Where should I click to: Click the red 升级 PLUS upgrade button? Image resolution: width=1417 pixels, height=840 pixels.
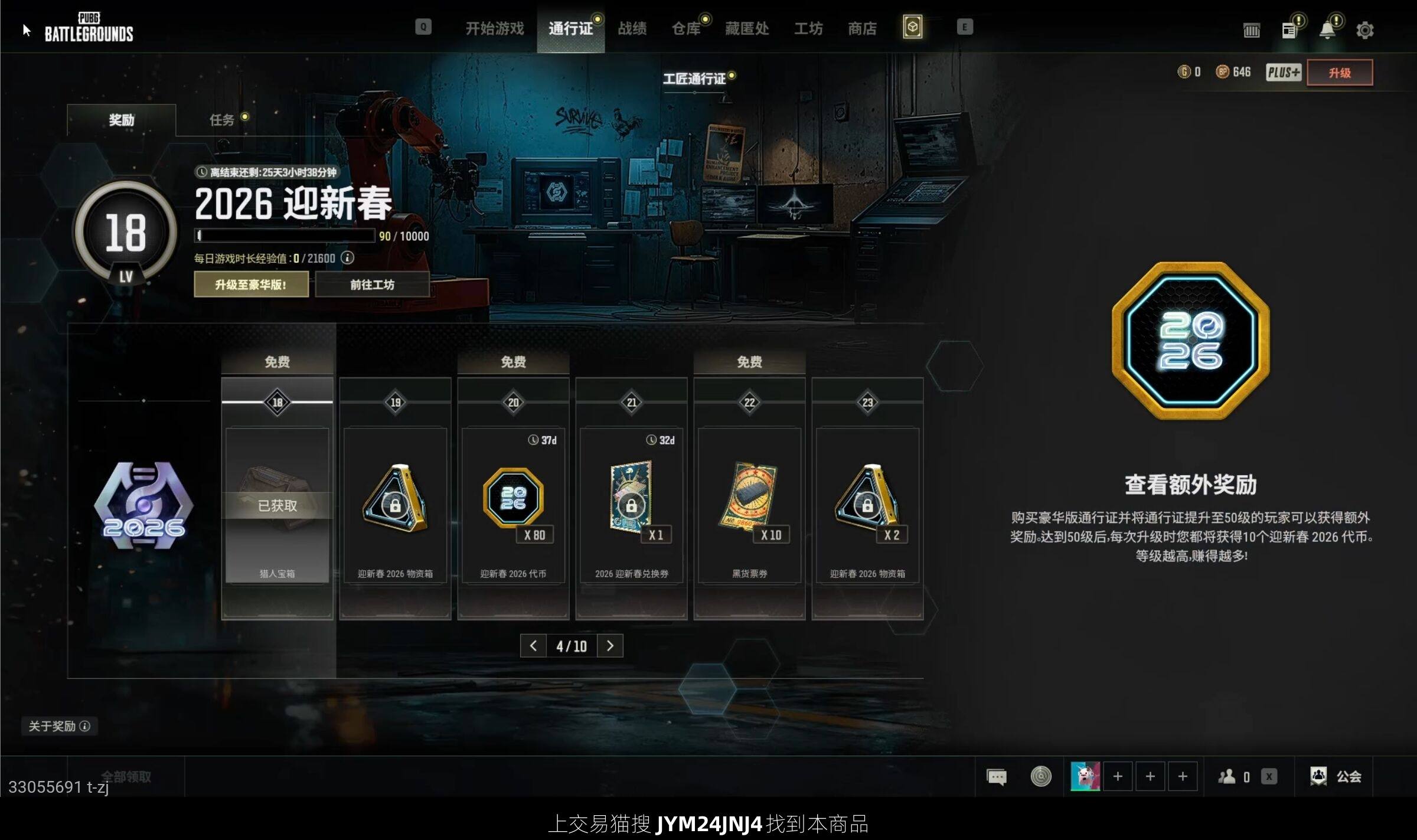coord(1339,73)
